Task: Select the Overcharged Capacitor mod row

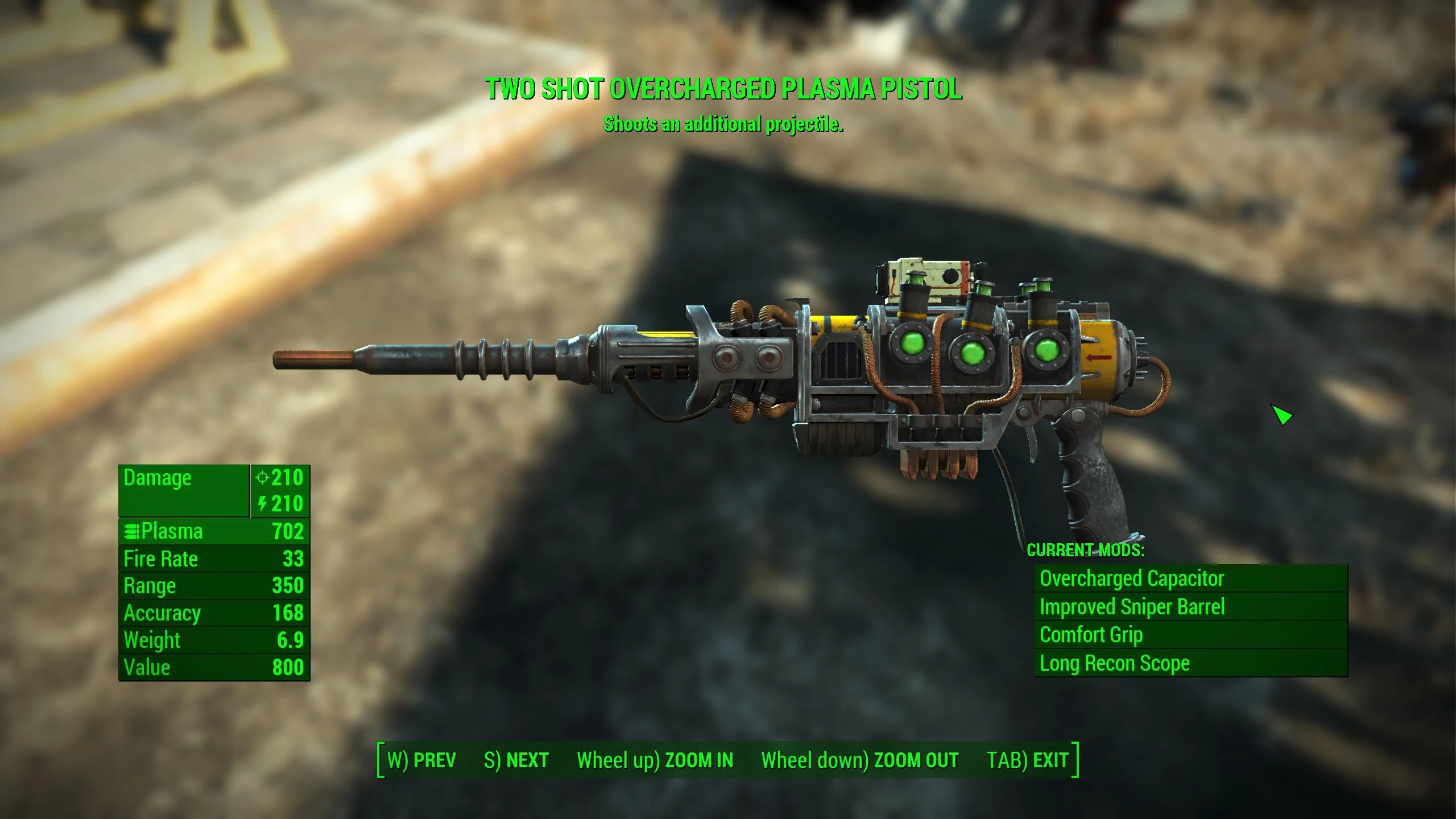Action: tap(1190, 578)
